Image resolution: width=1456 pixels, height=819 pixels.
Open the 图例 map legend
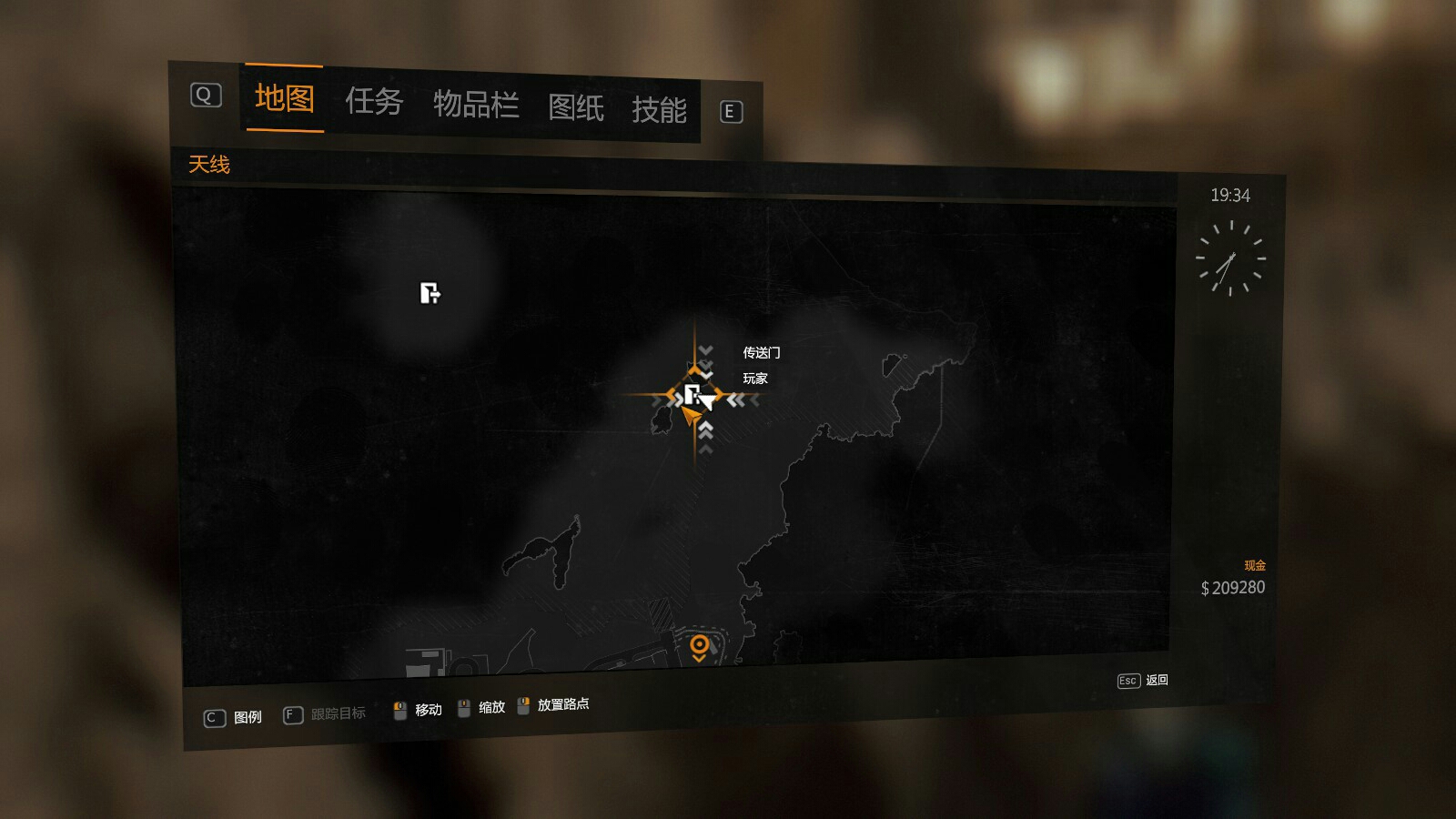pyautogui.click(x=234, y=717)
